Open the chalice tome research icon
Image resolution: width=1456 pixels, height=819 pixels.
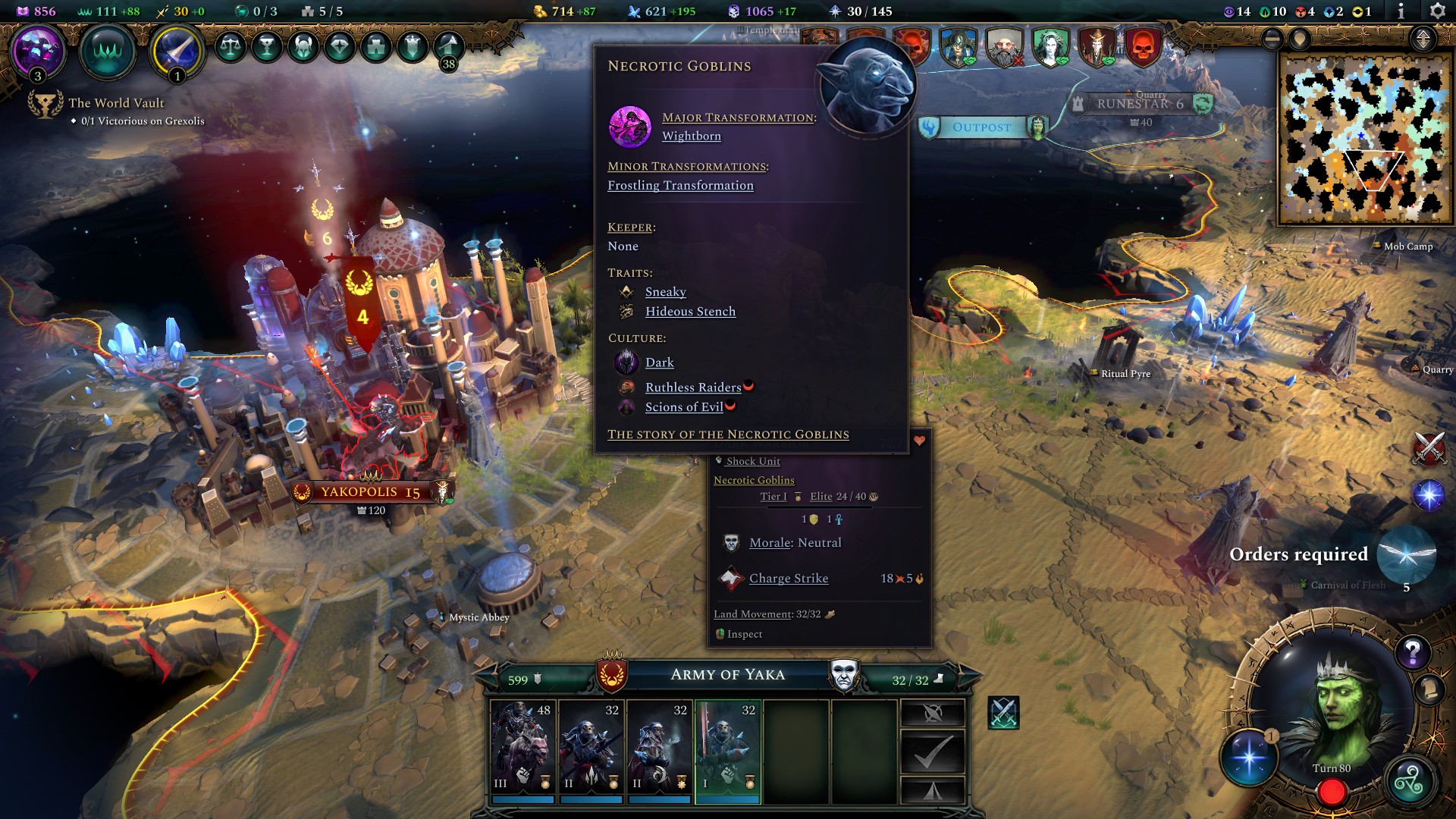pyautogui.click(x=267, y=46)
